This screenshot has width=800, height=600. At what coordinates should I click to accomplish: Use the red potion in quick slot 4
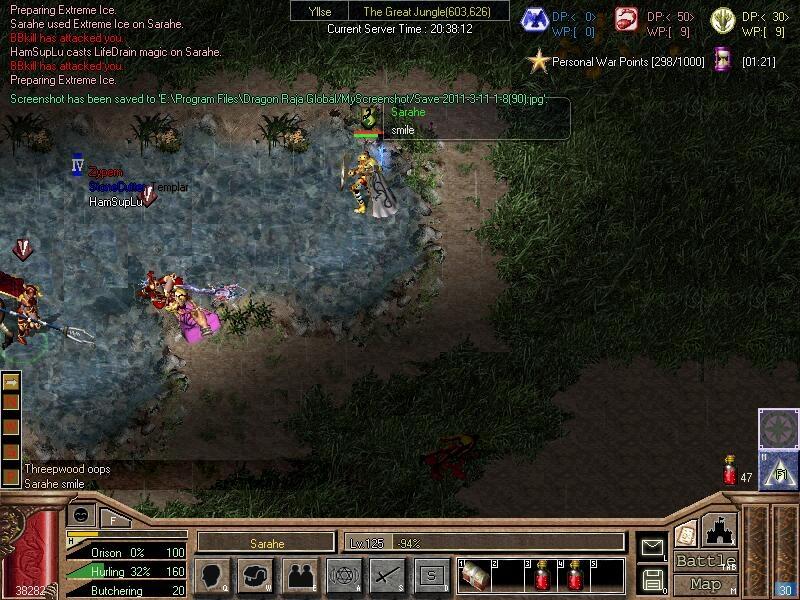[x=576, y=576]
